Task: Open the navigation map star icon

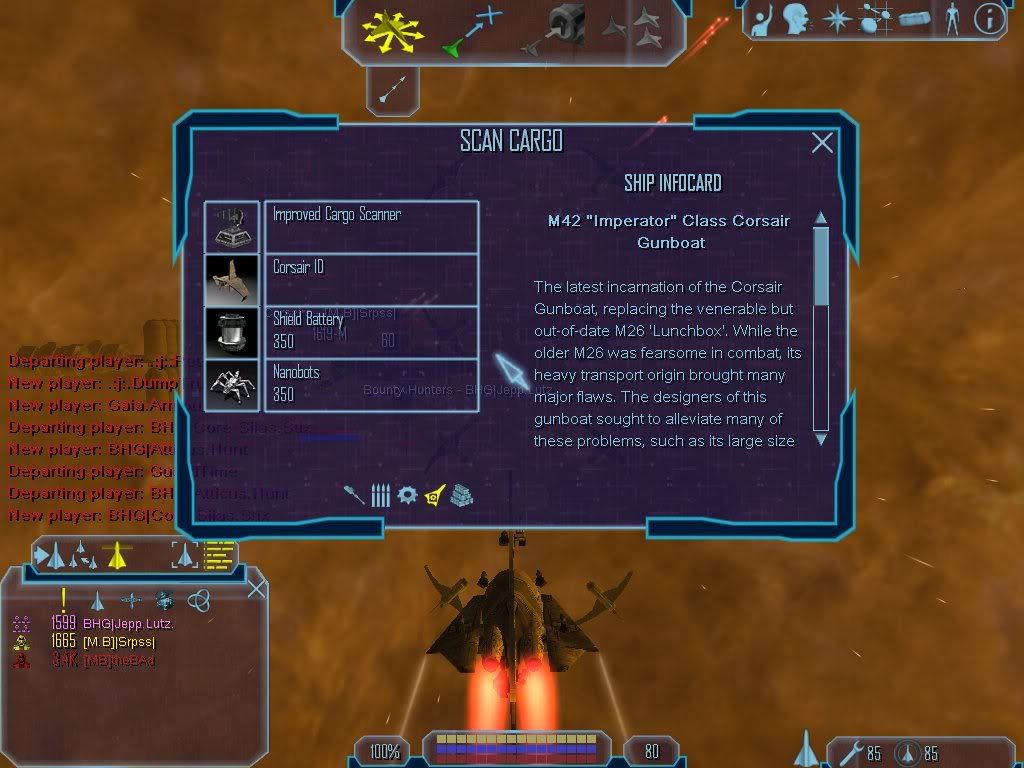Action: (836, 19)
